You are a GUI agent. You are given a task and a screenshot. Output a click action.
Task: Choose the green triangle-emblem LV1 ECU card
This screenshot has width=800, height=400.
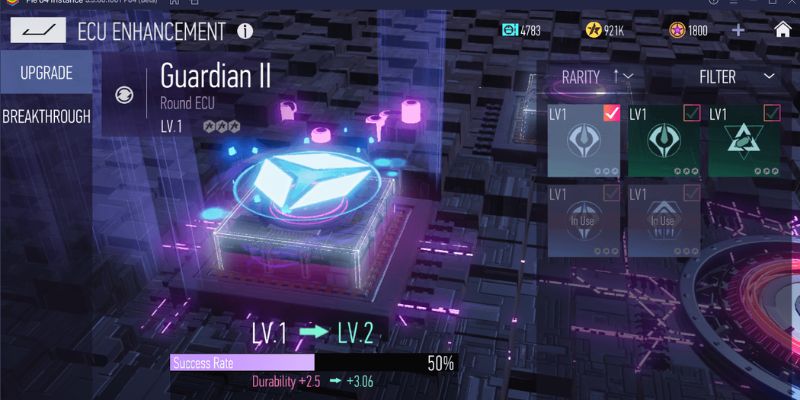coord(744,140)
